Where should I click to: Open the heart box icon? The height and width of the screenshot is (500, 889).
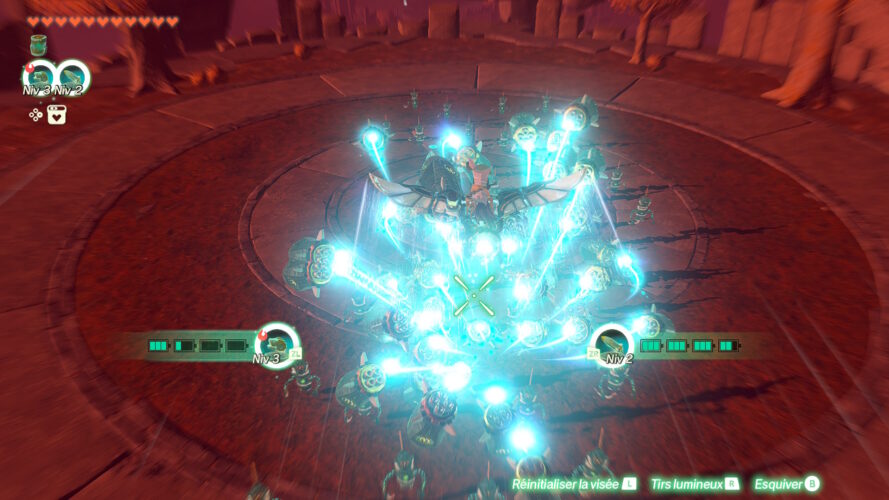tap(57, 114)
